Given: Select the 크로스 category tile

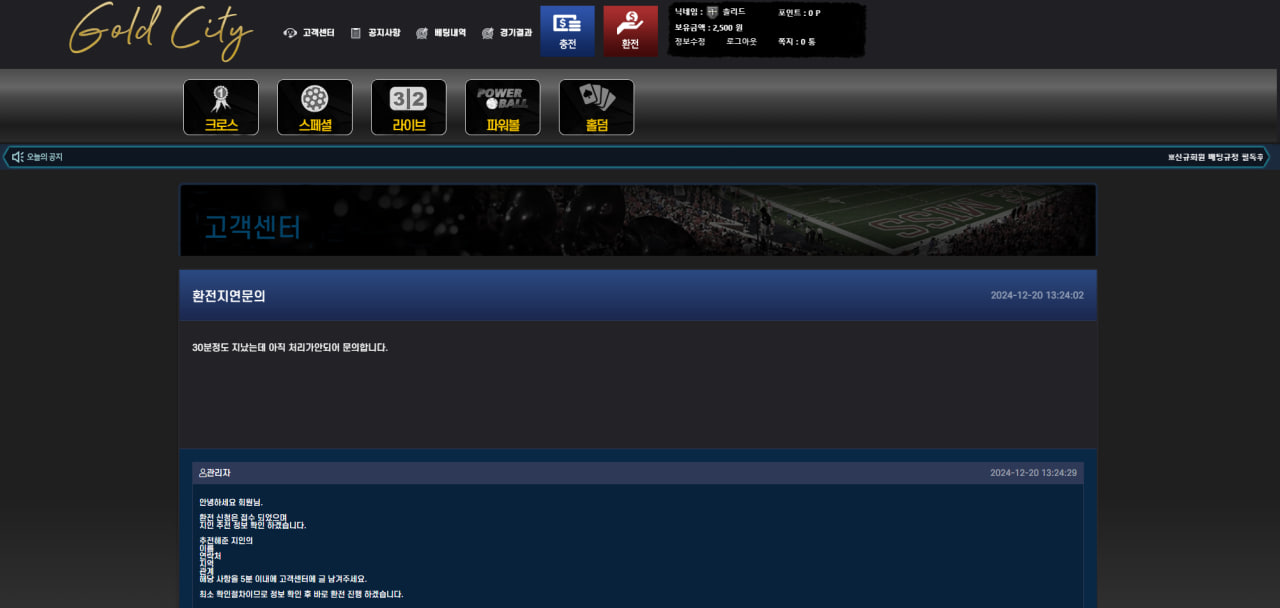Looking at the screenshot, I should (221, 107).
